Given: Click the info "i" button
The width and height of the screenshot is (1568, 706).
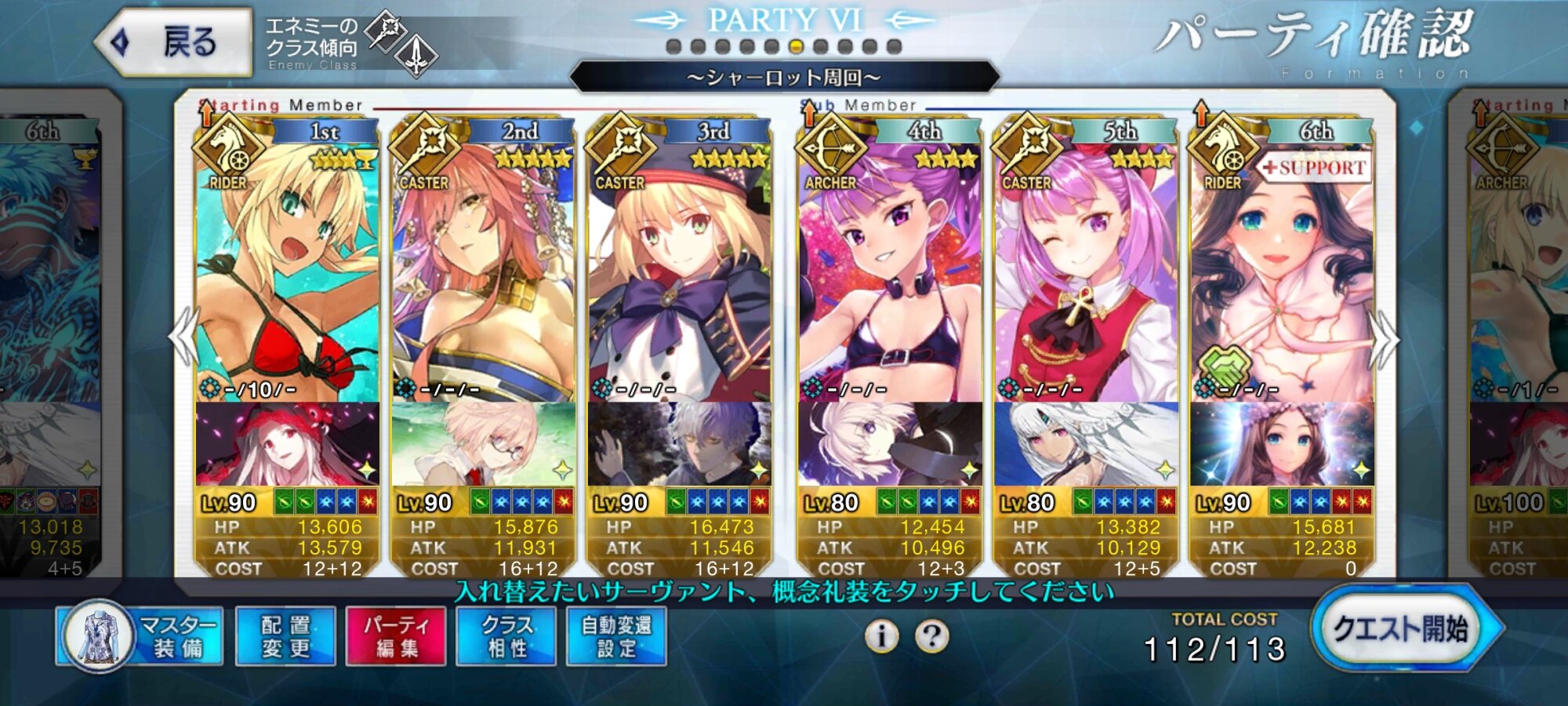Looking at the screenshot, I should coord(881,635).
